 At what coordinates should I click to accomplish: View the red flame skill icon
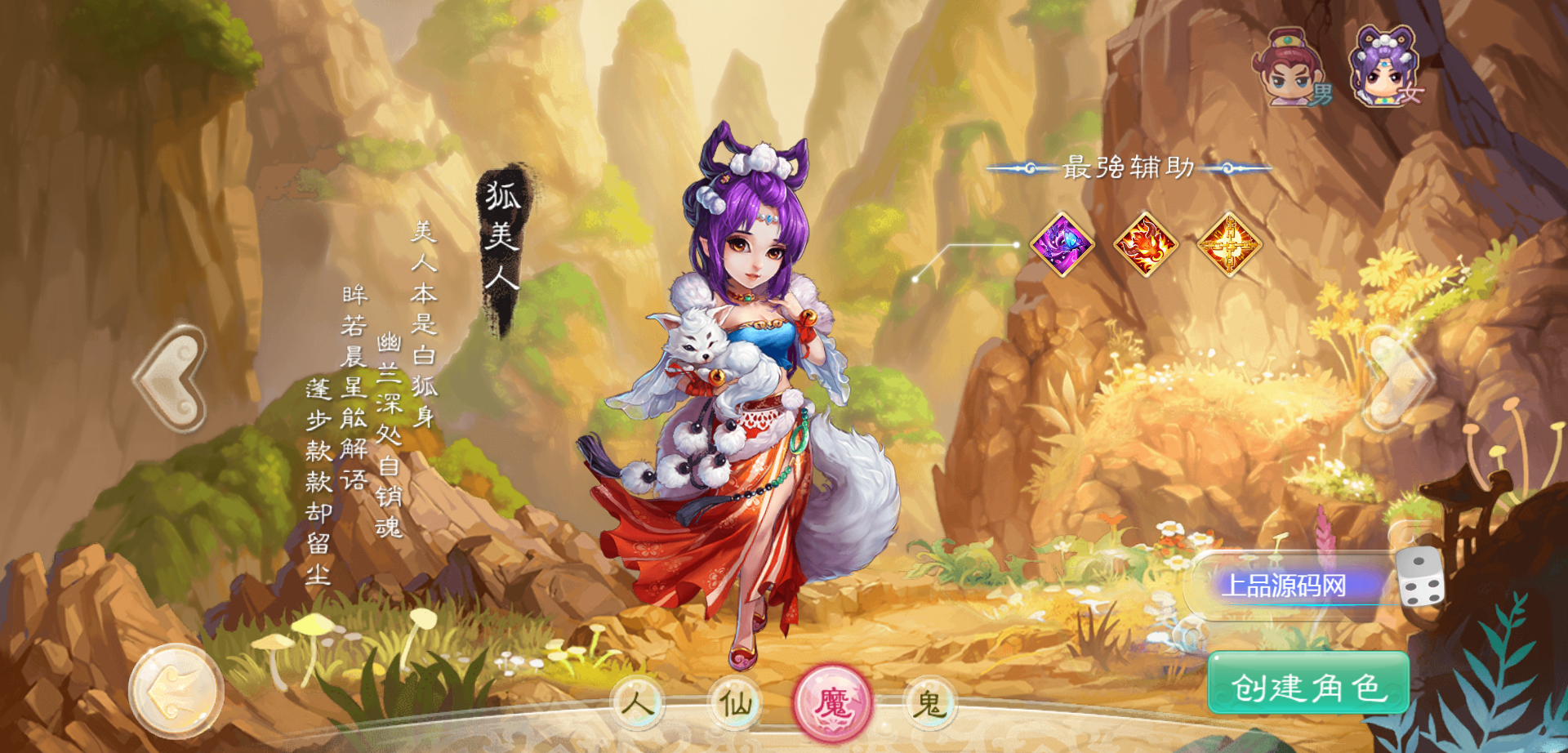(x=1146, y=244)
